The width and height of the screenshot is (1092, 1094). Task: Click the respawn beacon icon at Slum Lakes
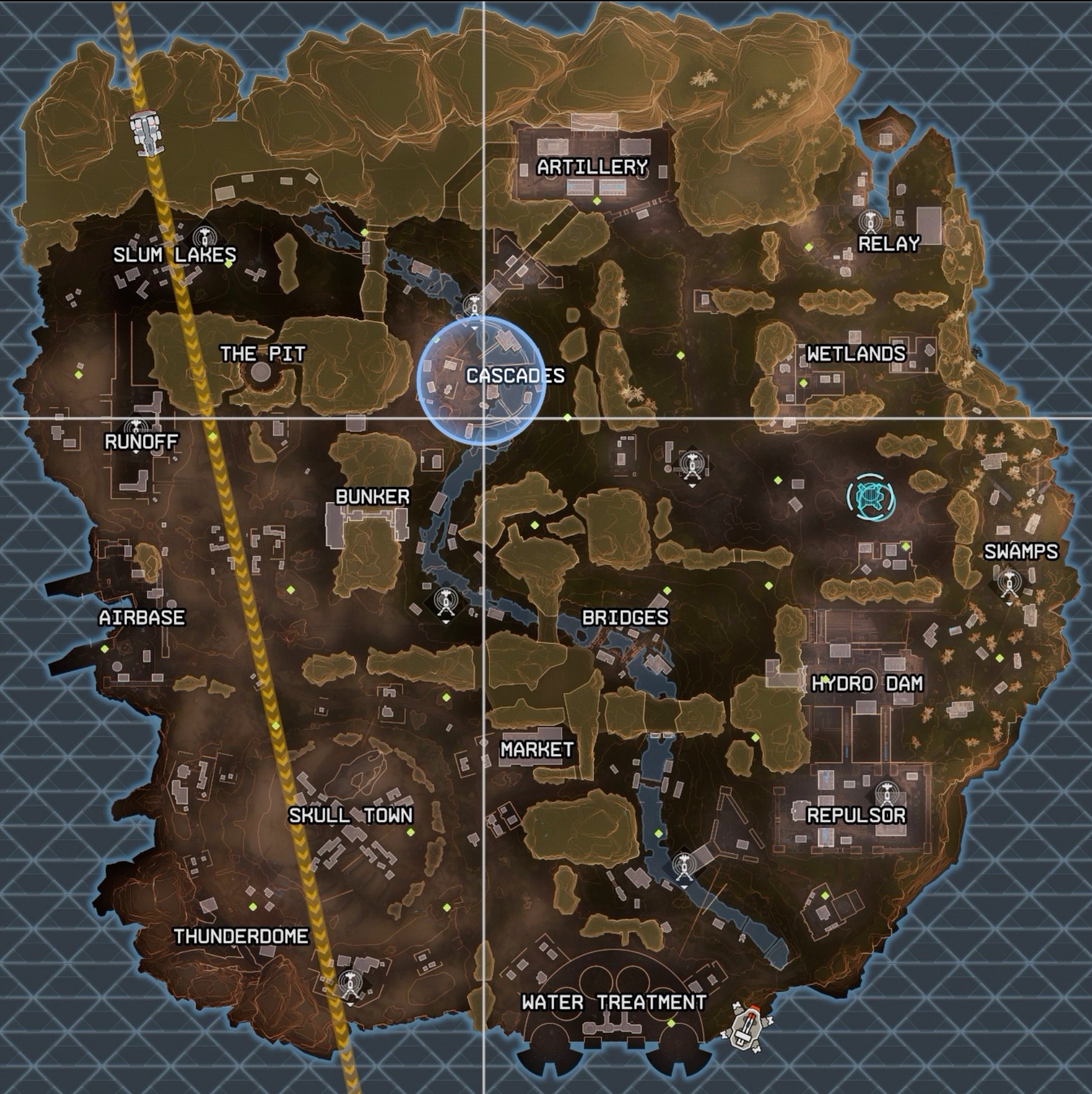[205, 236]
